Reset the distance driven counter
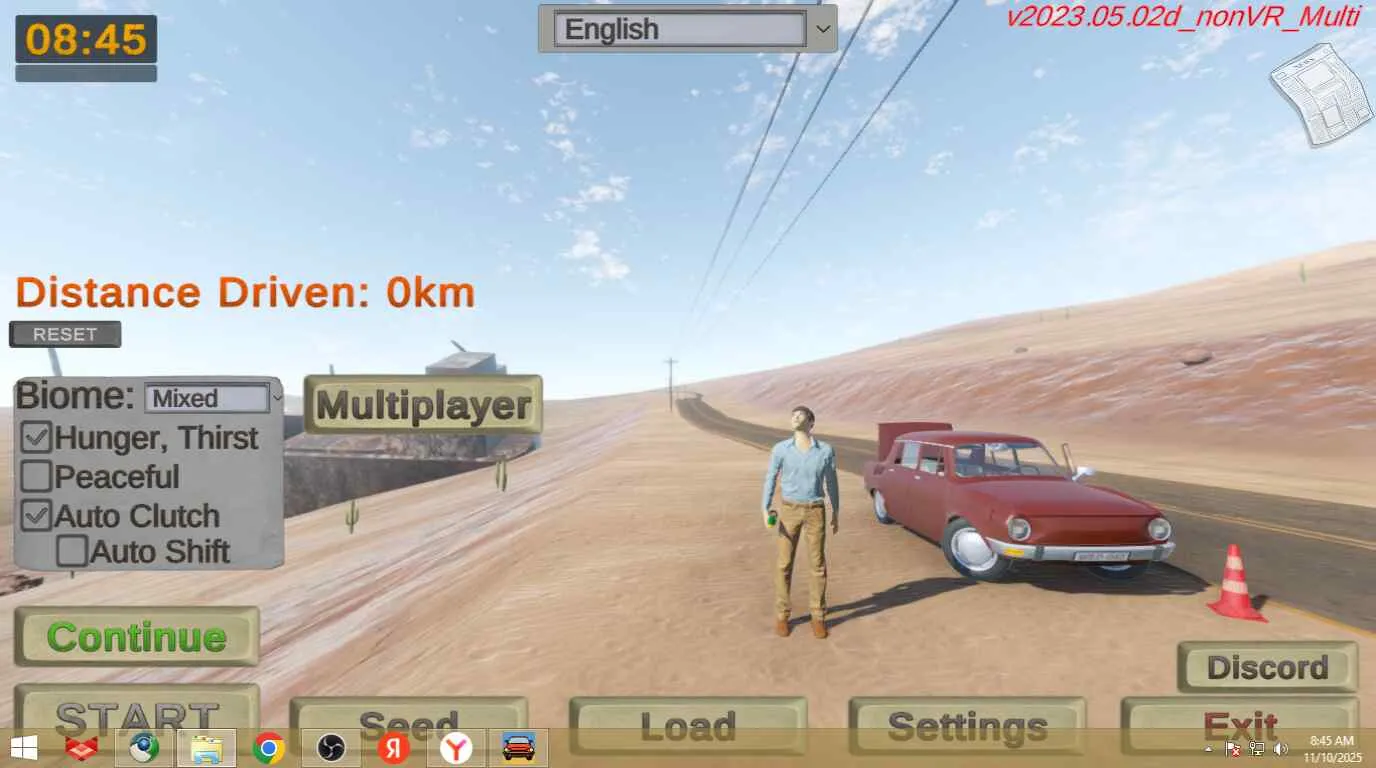Image resolution: width=1376 pixels, height=768 pixels. (65, 334)
